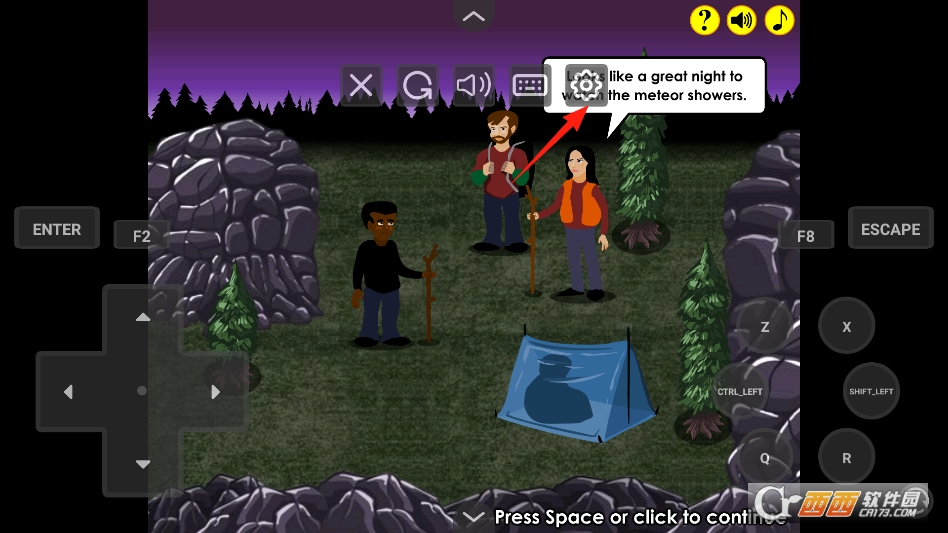Tap the ENTER virtual button
The image size is (948, 533).
57,229
